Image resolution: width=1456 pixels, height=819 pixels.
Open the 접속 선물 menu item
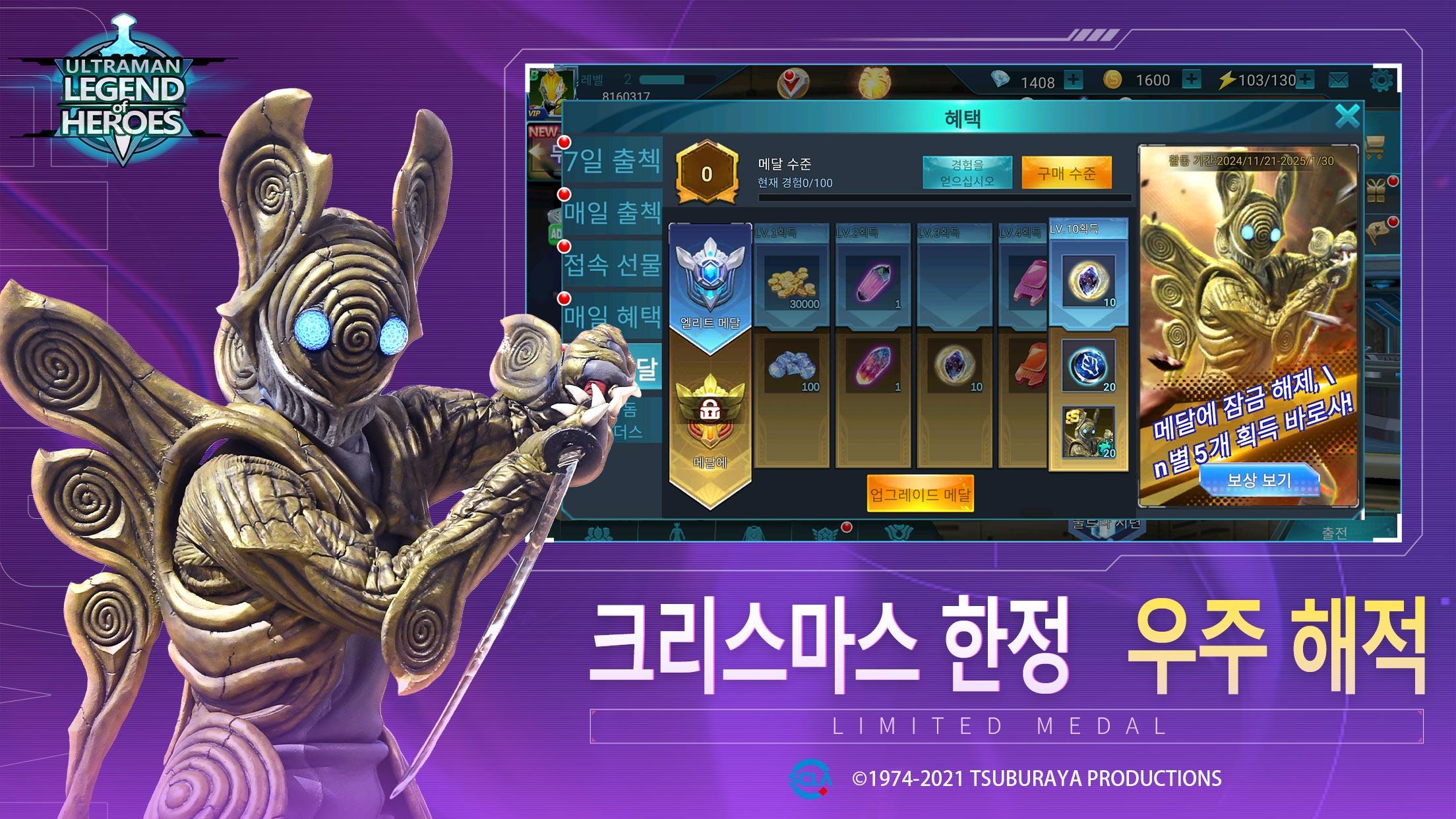pyautogui.click(x=612, y=264)
